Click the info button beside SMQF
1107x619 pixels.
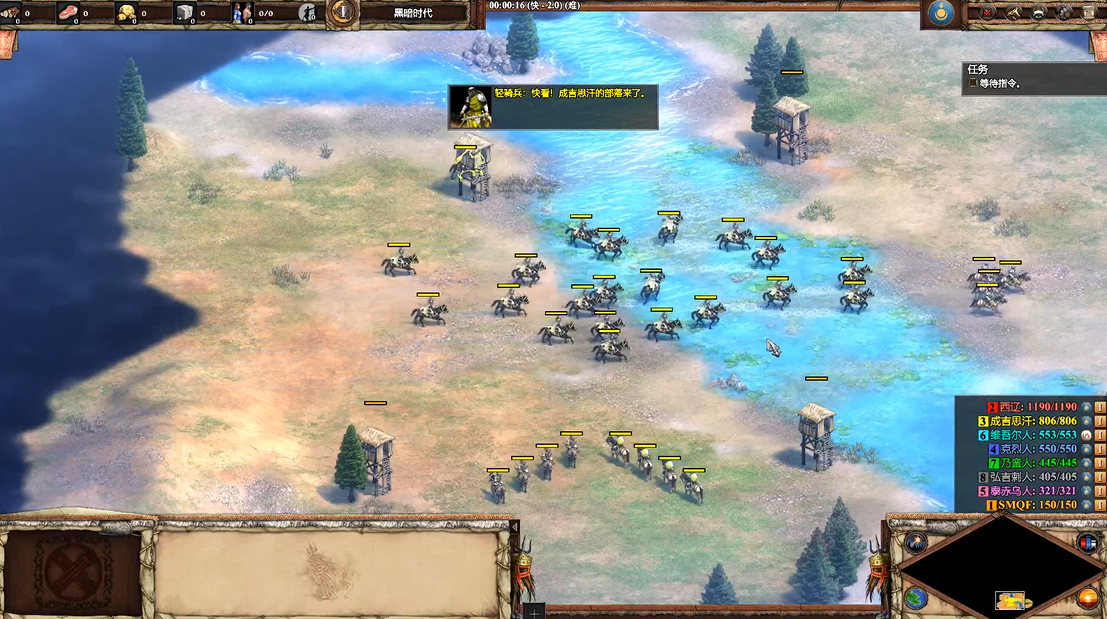(1099, 505)
